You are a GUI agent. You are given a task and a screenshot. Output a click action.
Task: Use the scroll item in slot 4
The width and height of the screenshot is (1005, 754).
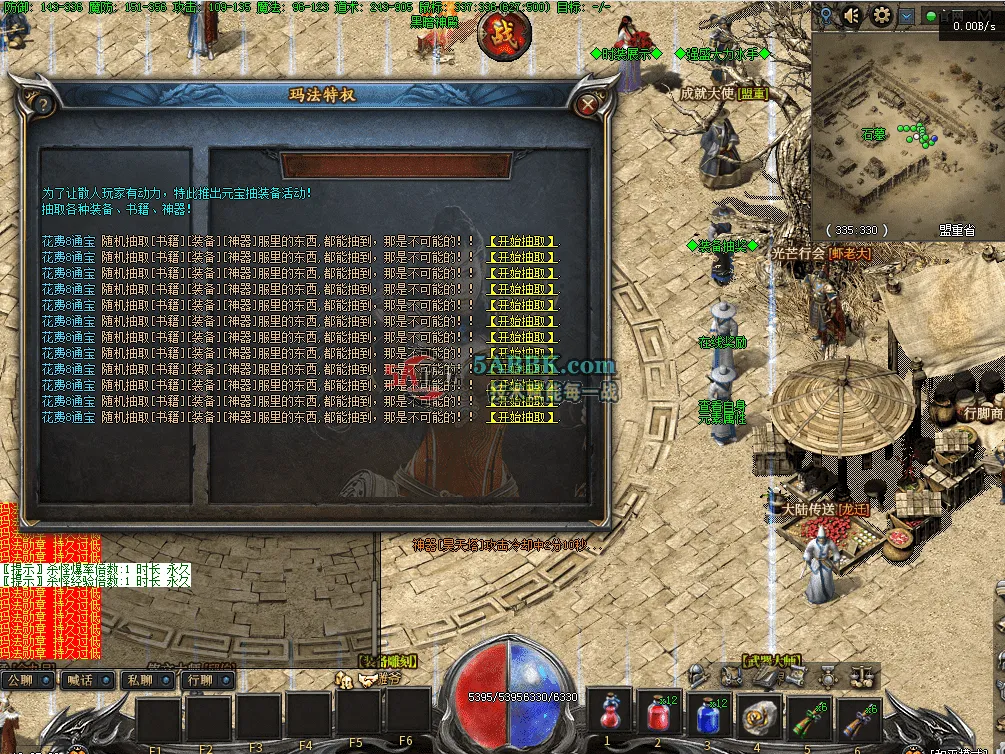tap(757, 714)
